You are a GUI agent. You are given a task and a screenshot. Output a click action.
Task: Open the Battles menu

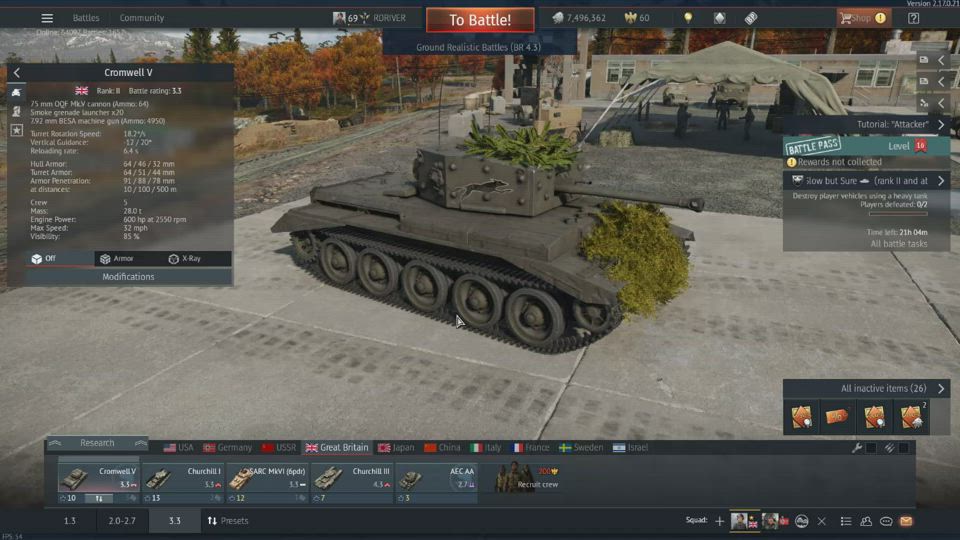click(86, 18)
